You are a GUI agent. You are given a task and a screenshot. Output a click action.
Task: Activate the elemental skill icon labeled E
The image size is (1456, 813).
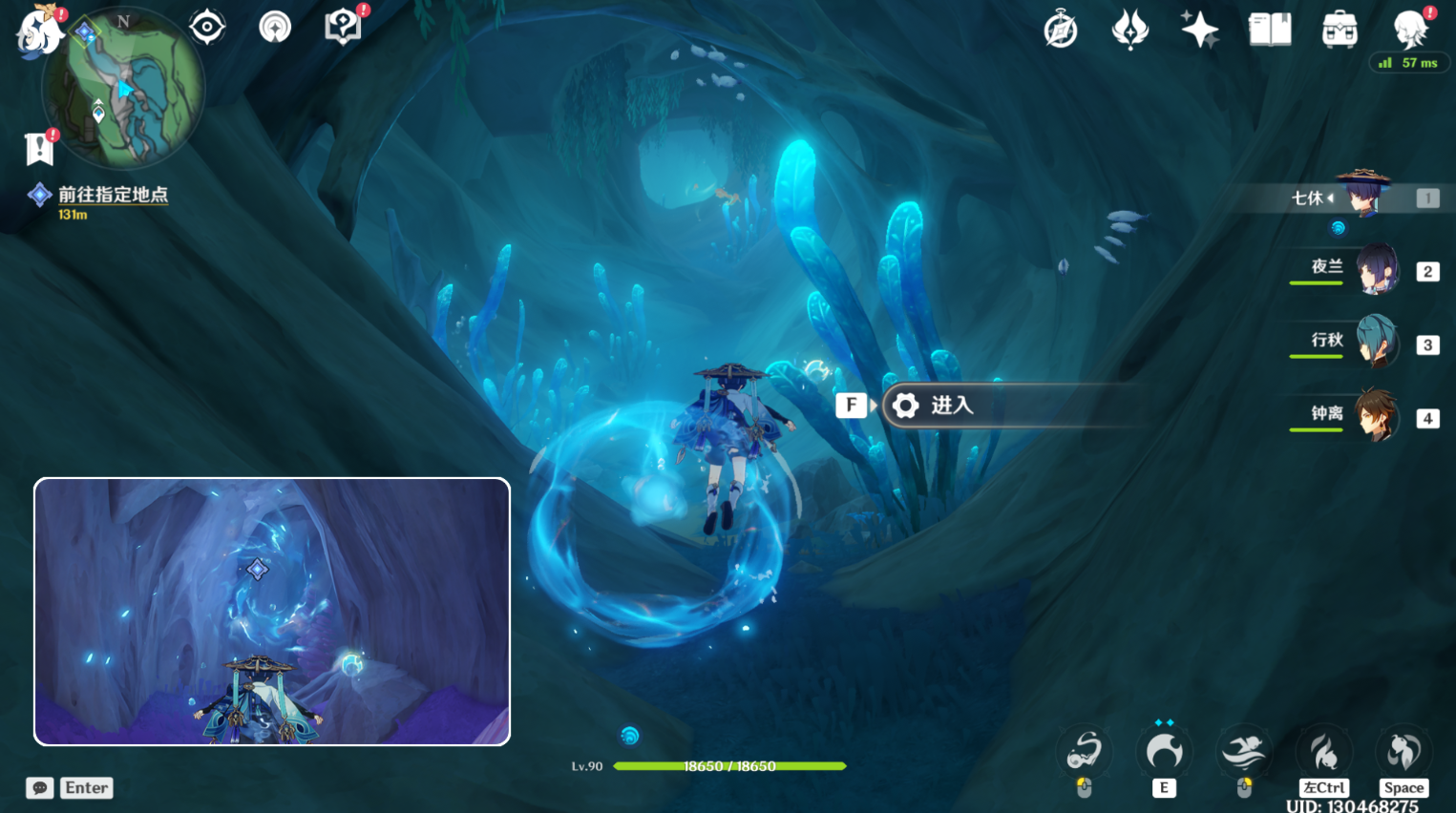(1164, 753)
